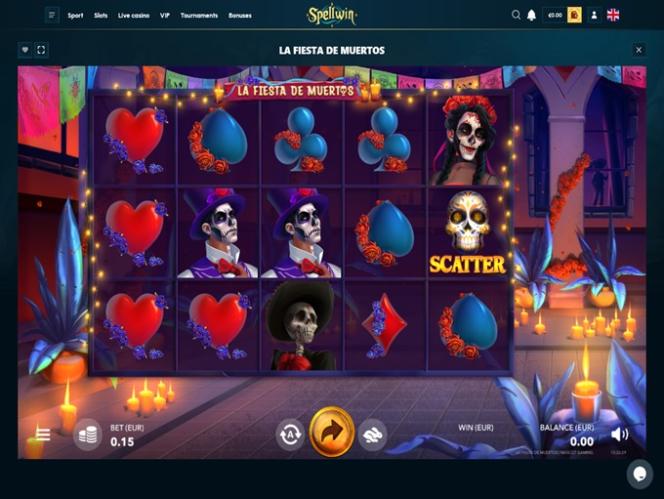Image resolution: width=664 pixels, height=499 pixels.
Task: Change language using the UK flag
Action: click(613, 15)
